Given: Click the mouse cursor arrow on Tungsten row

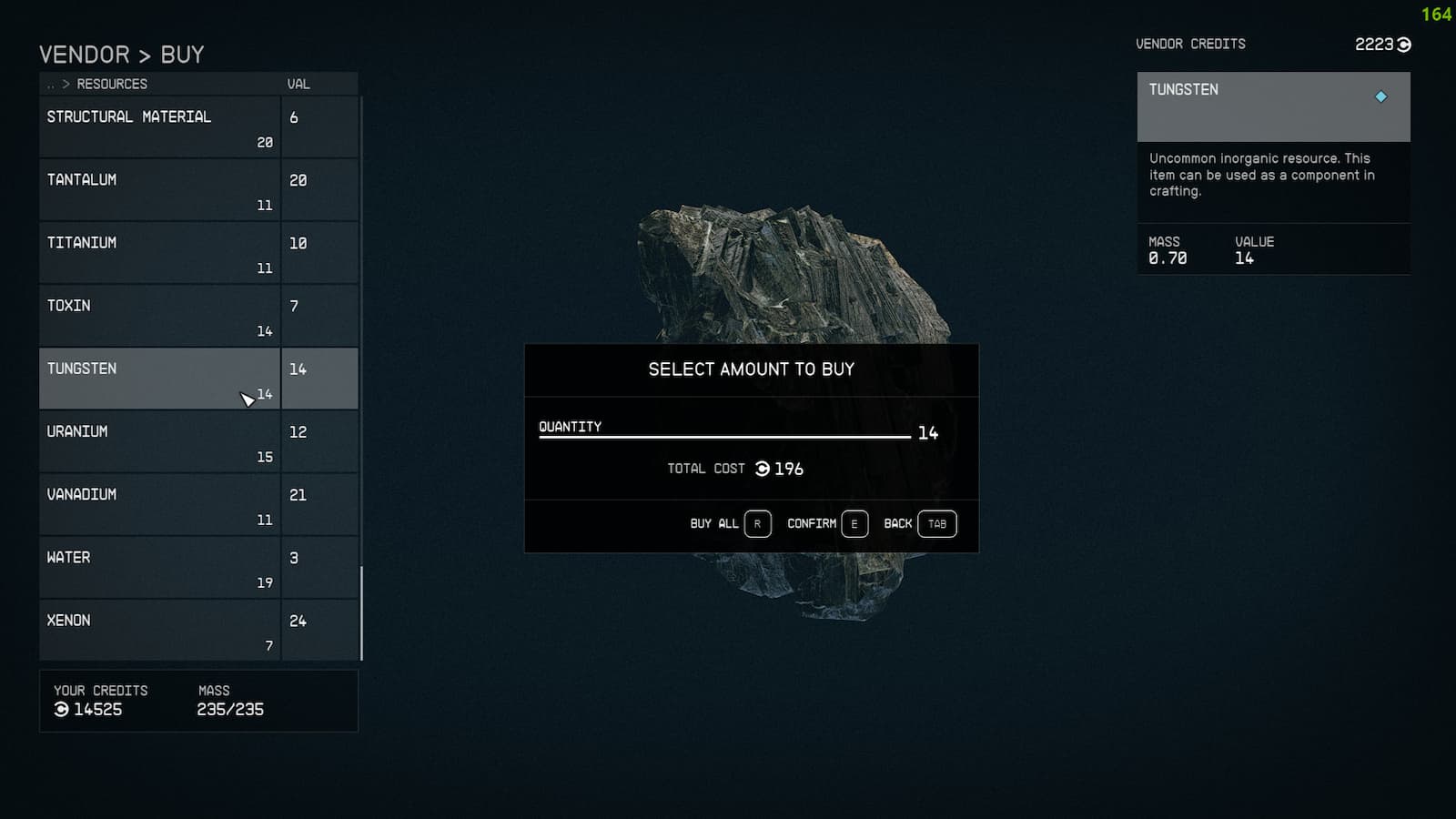Looking at the screenshot, I should 248,398.
